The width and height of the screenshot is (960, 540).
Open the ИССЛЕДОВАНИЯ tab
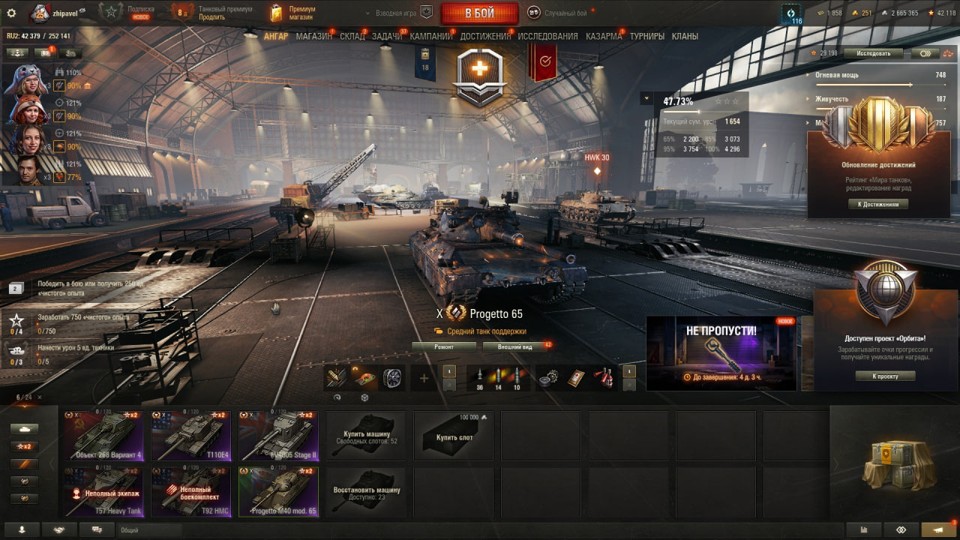pyautogui.click(x=547, y=36)
